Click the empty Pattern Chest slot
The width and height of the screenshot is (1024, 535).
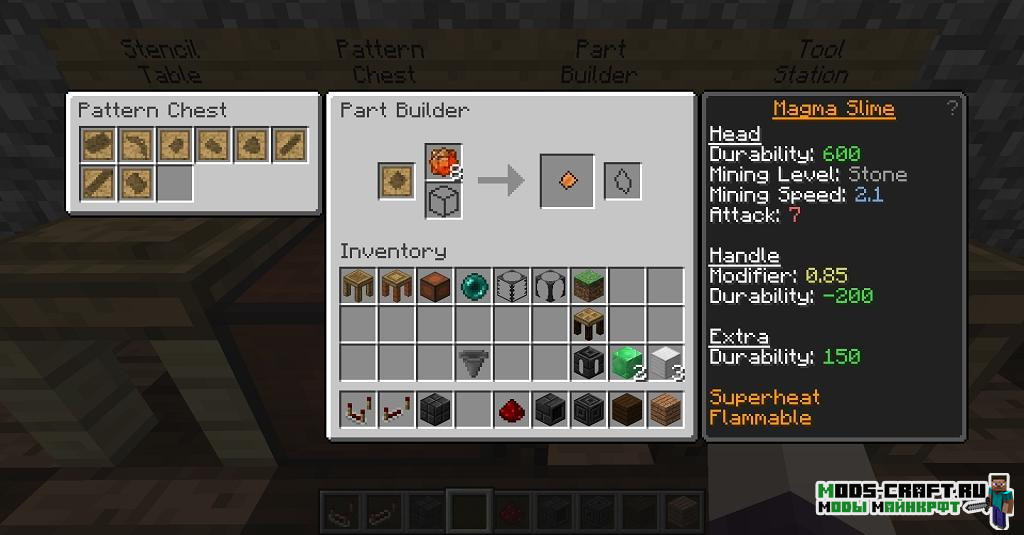pyautogui.click(x=175, y=183)
